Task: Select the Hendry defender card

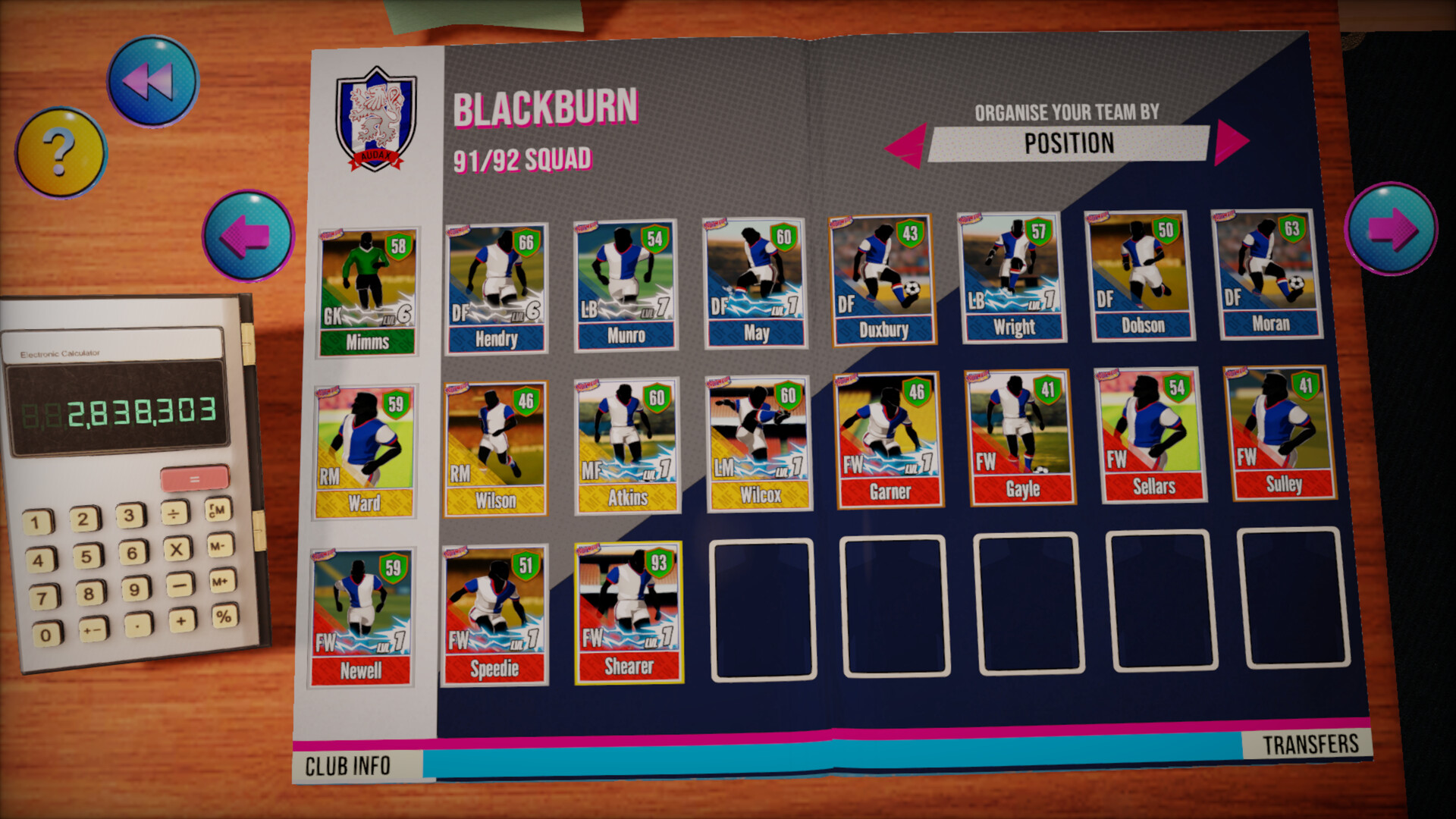Action: tap(495, 288)
